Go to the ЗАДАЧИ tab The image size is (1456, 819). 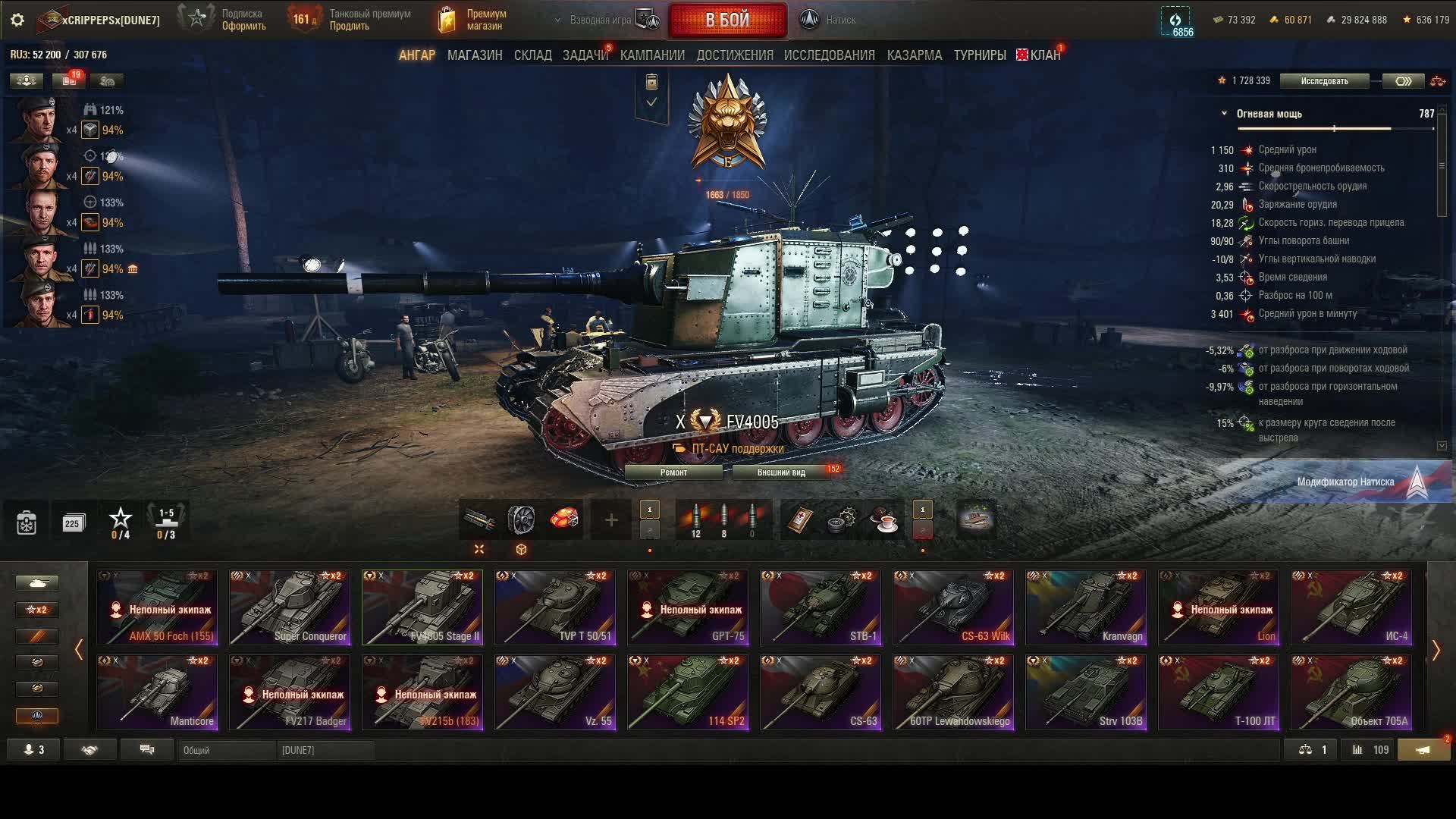585,55
